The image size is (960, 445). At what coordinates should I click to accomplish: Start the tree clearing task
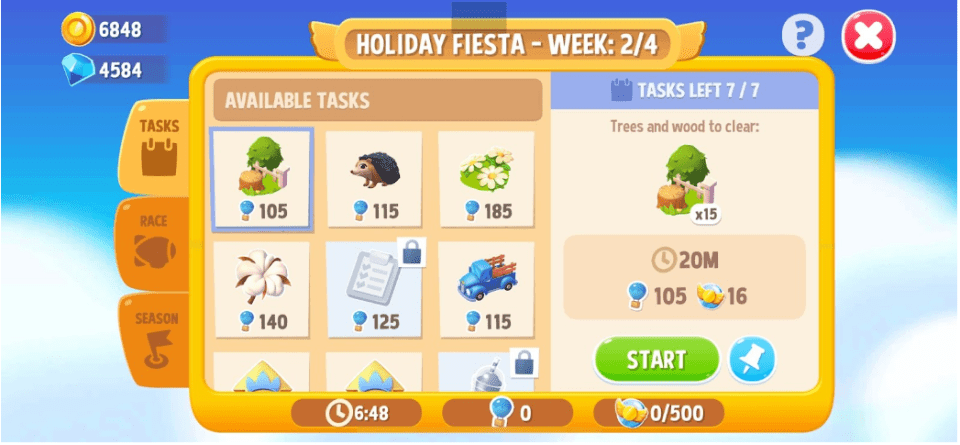pos(656,360)
